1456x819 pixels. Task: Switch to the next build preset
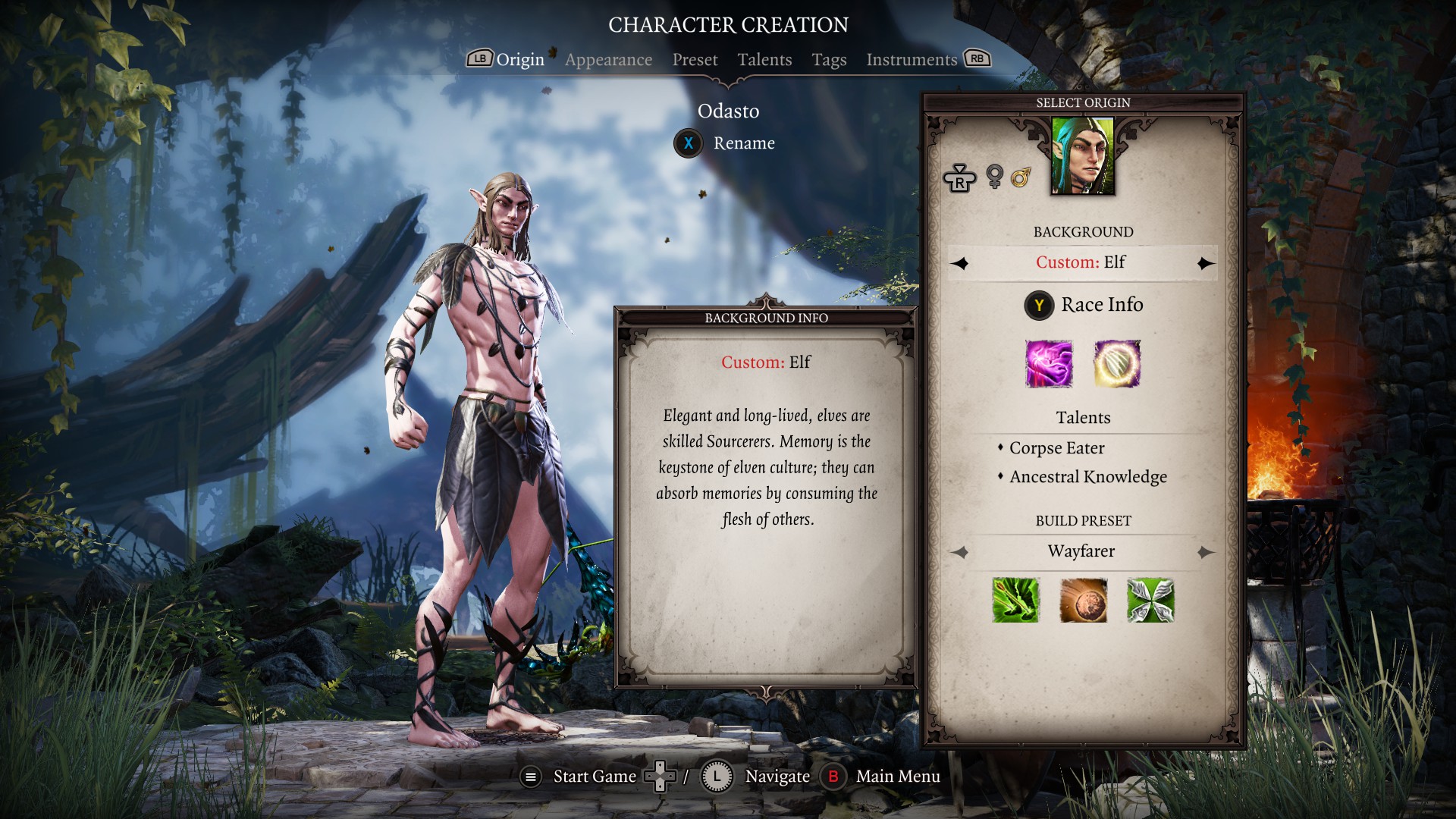pyautogui.click(x=1205, y=552)
